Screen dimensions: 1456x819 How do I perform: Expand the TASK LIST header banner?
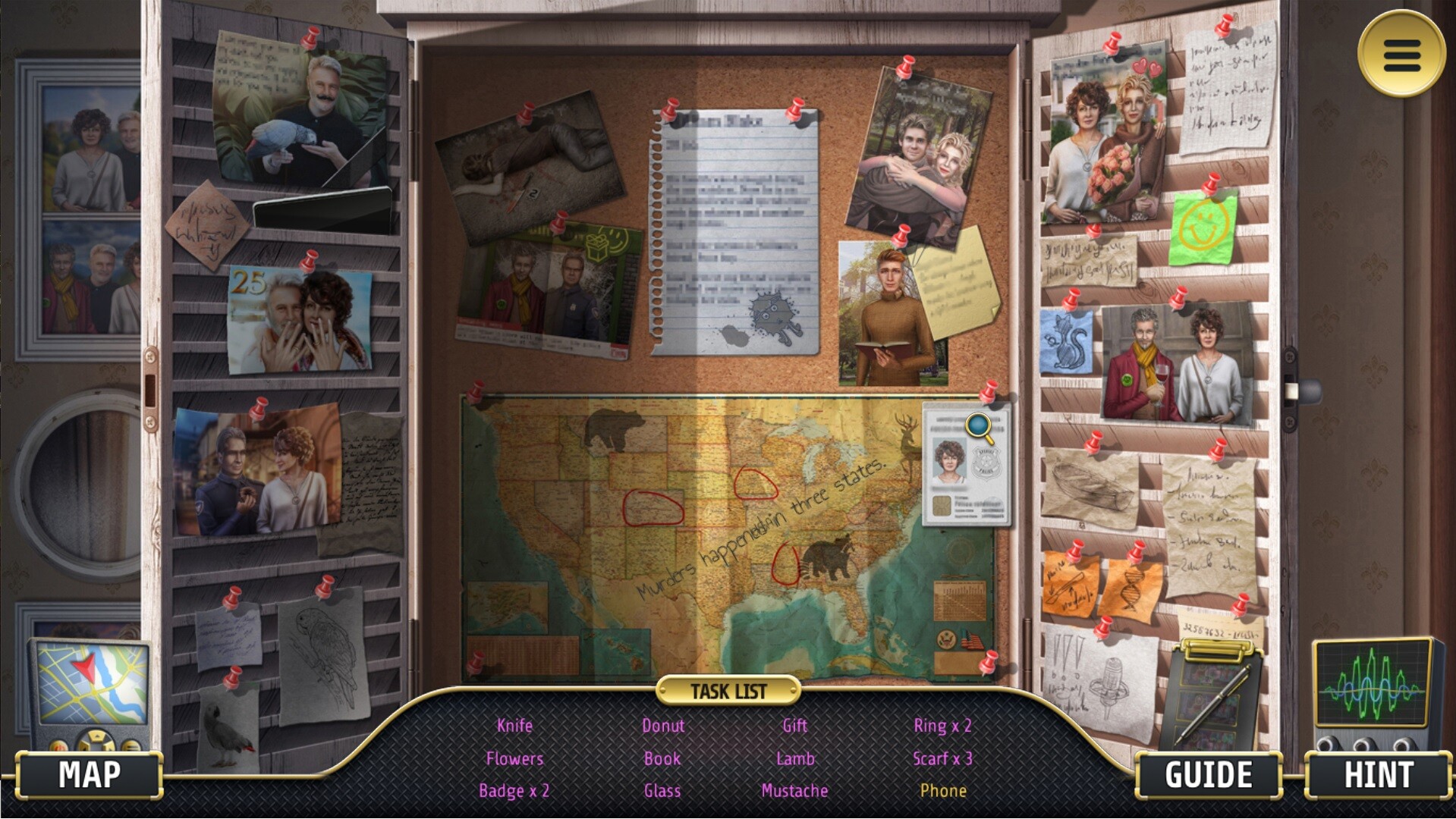pyautogui.click(x=728, y=690)
